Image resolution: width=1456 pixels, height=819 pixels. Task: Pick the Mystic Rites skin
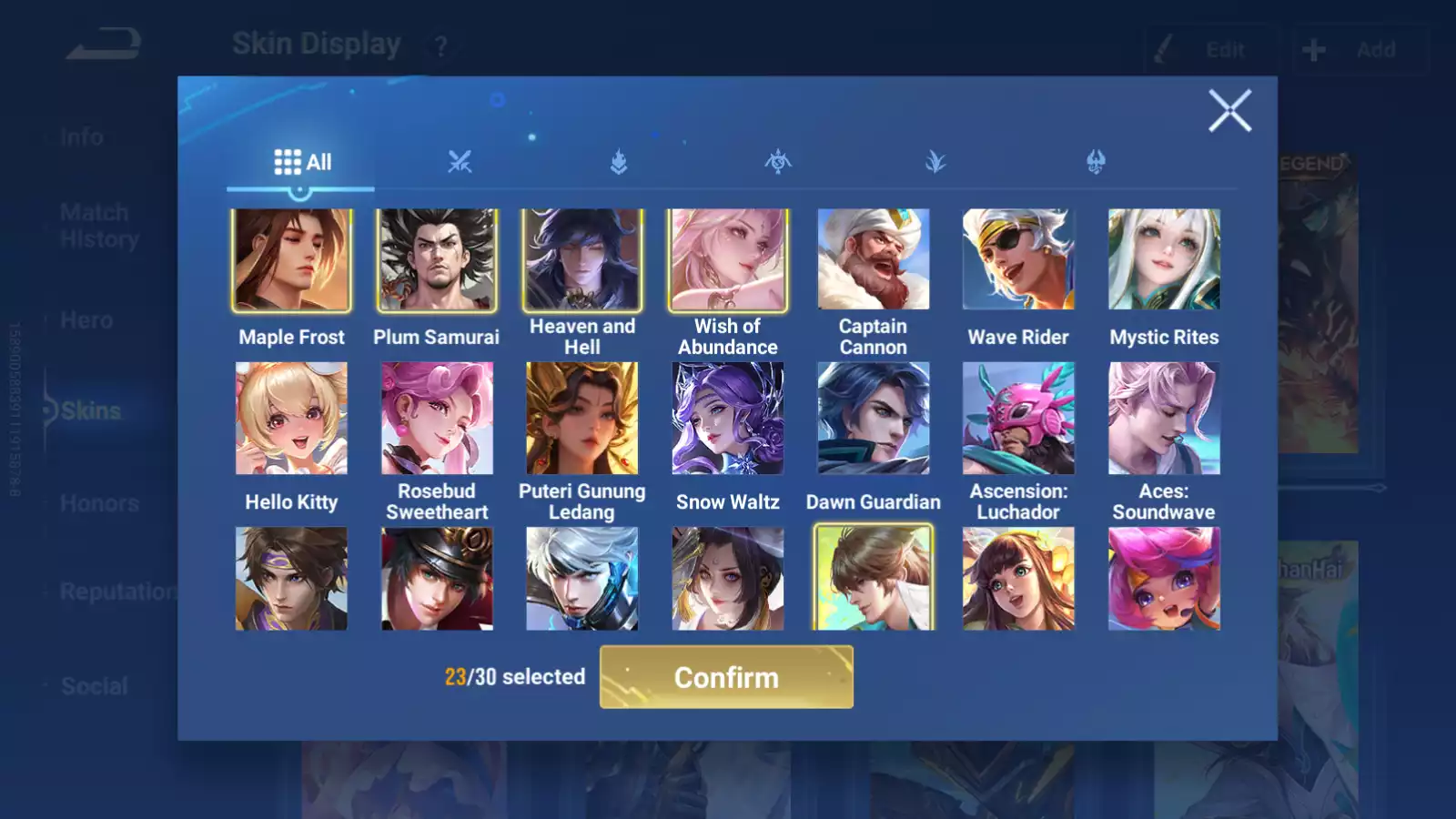1164,260
